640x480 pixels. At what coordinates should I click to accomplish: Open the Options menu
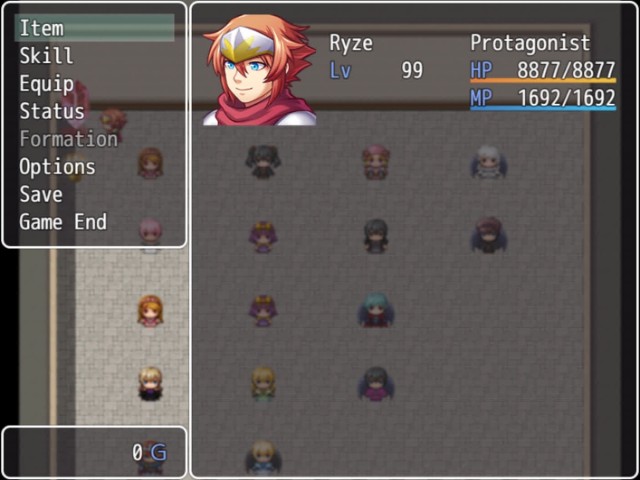tap(57, 167)
